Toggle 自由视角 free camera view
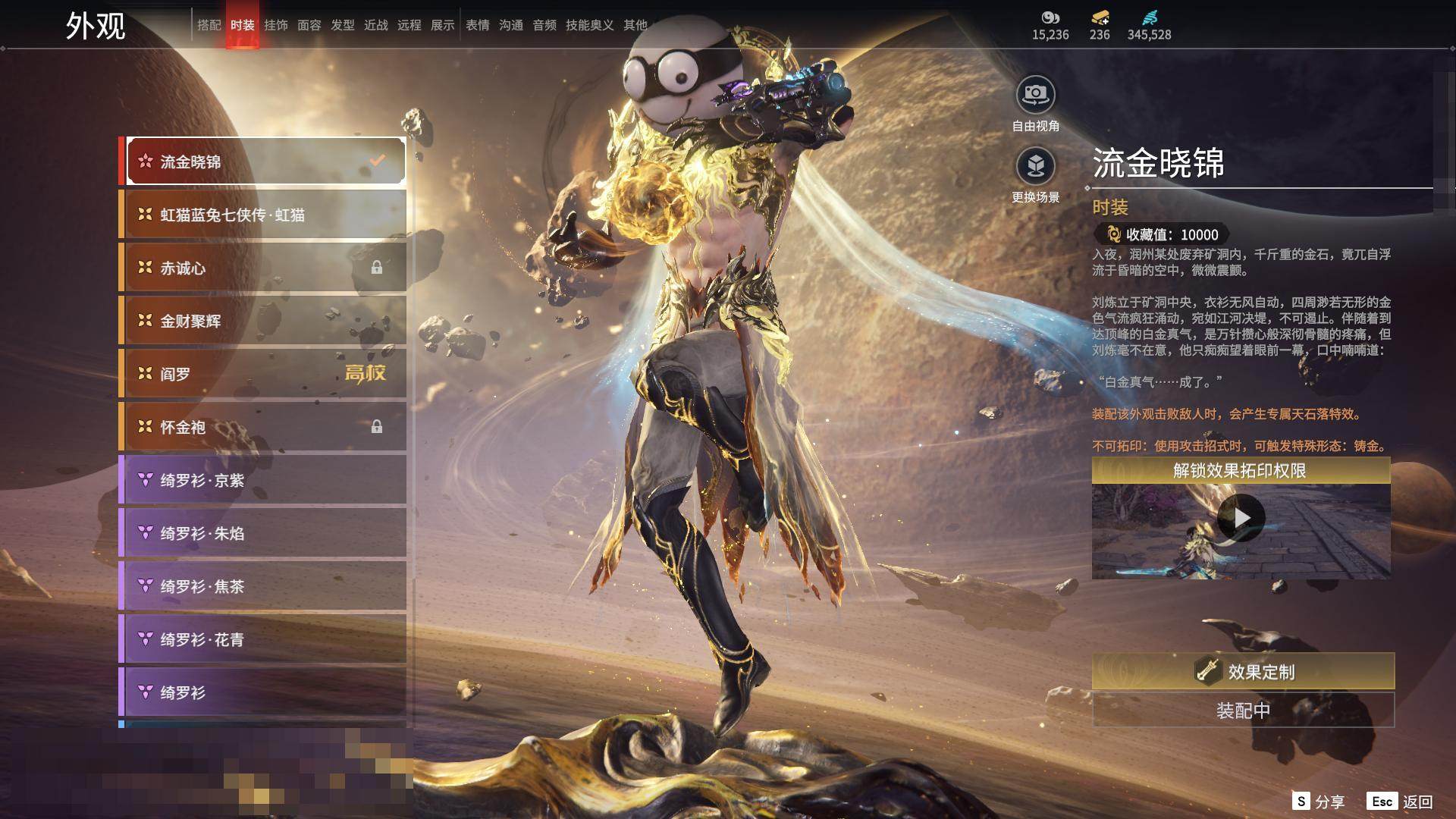This screenshot has width=1456, height=819. tap(1035, 95)
